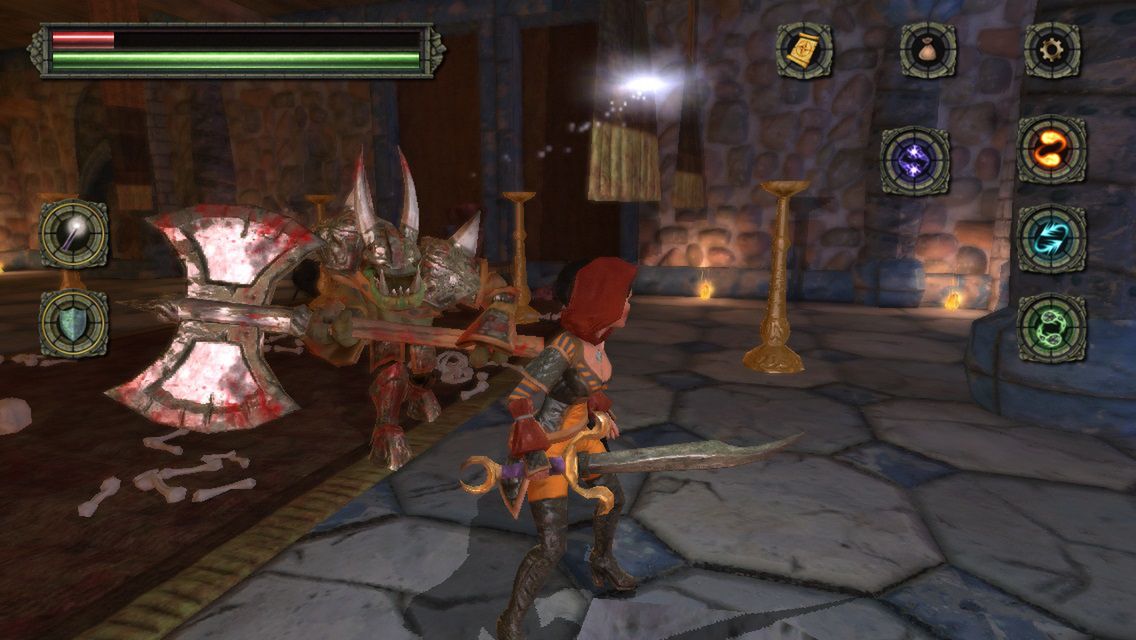Image resolution: width=1136 pixels, height=640 pixels.
Task: Activate the purple spark spell
Action: click(915, 161)
